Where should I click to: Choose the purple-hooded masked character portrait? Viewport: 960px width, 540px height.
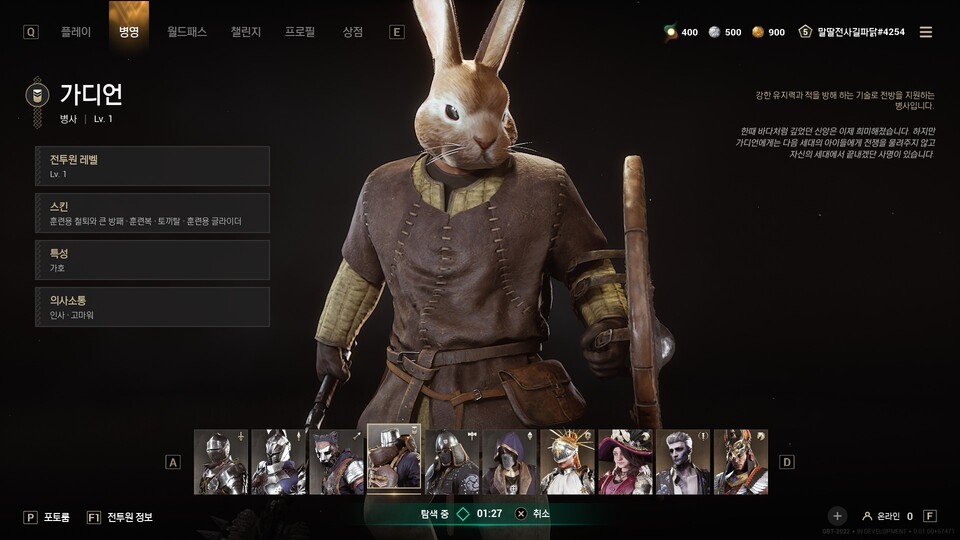click(x=510, y=462)
